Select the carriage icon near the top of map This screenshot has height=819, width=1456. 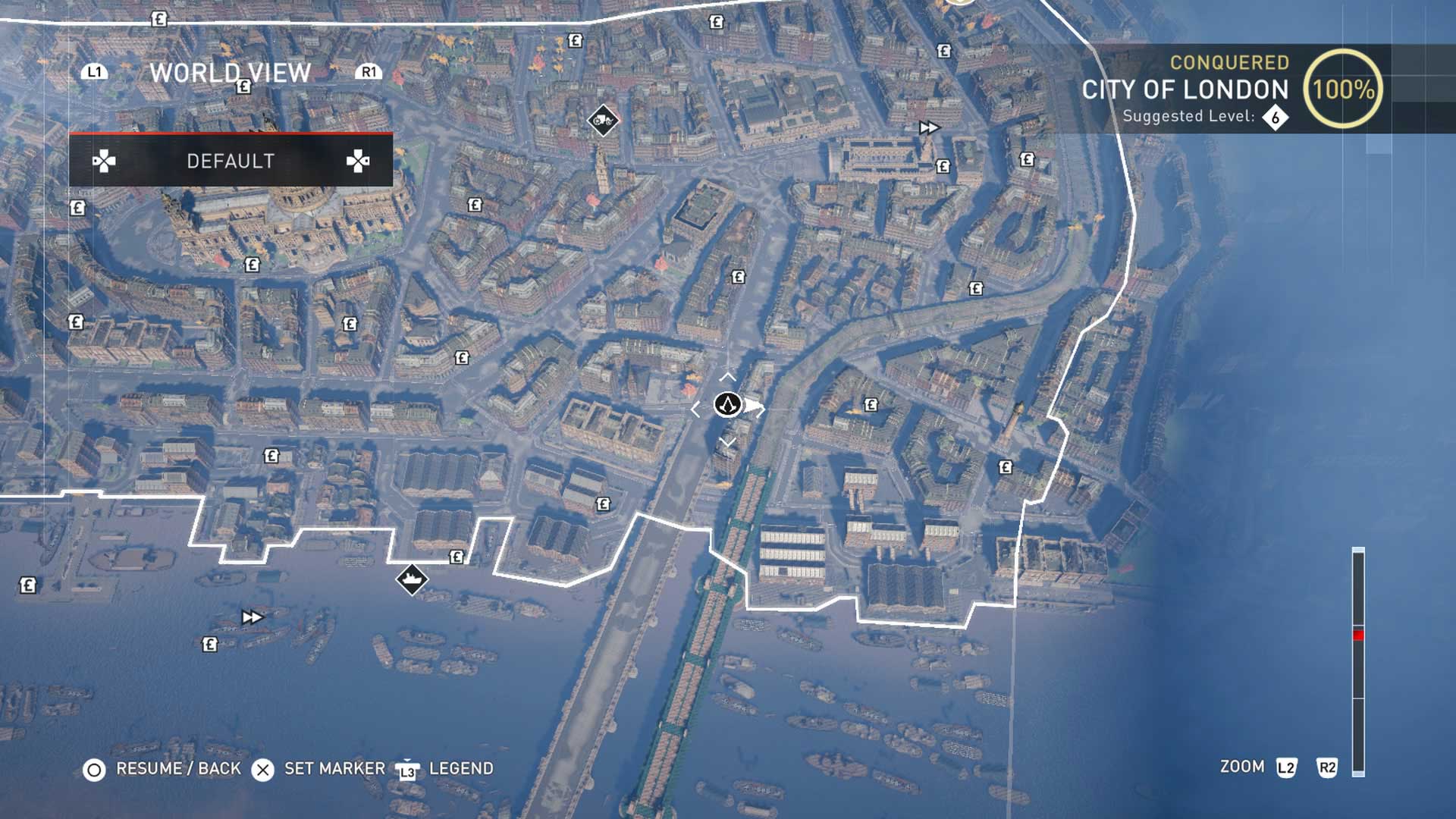click(x=603, y=121)
